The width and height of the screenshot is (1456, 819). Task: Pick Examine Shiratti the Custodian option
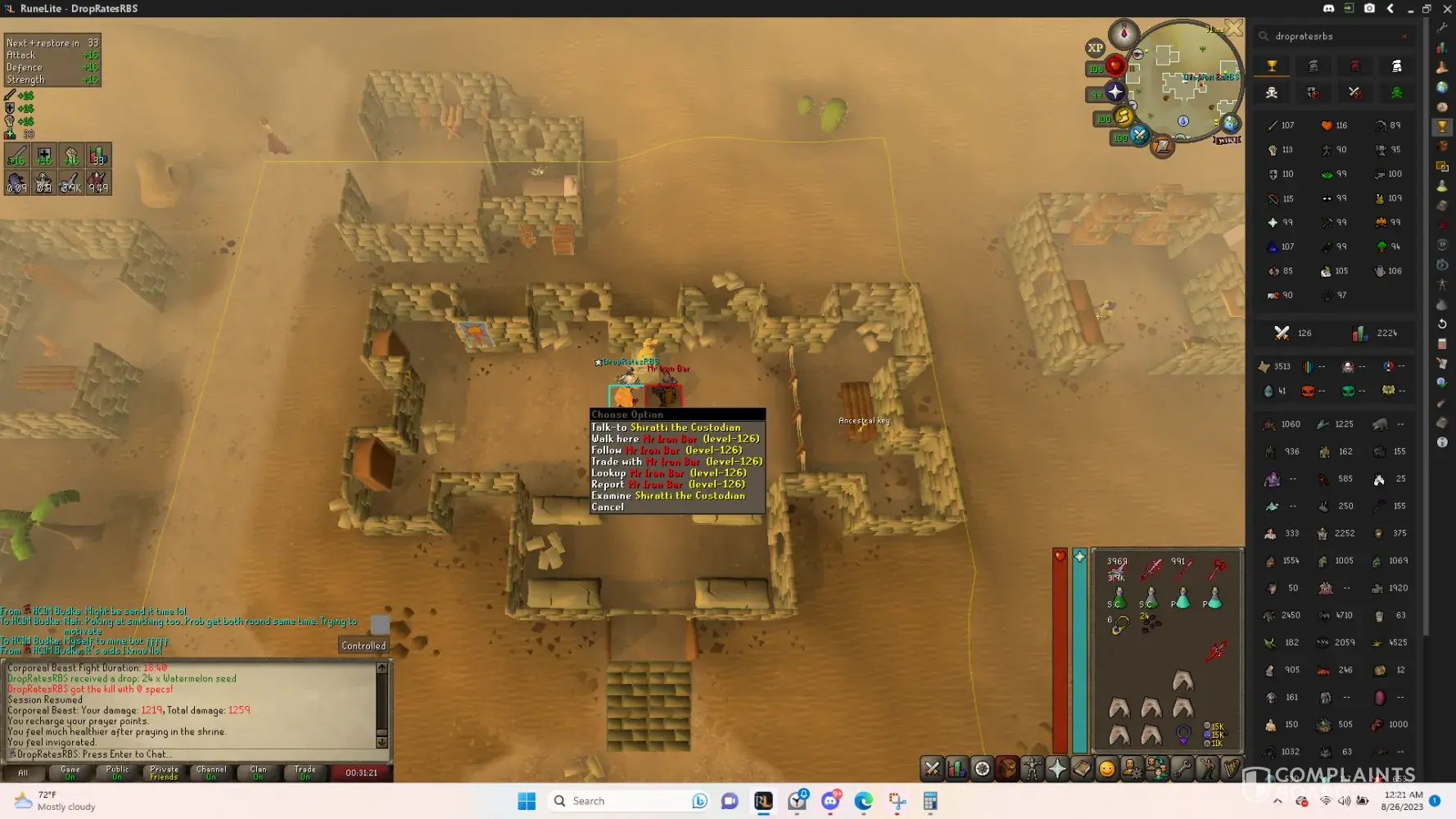(668, 495)
